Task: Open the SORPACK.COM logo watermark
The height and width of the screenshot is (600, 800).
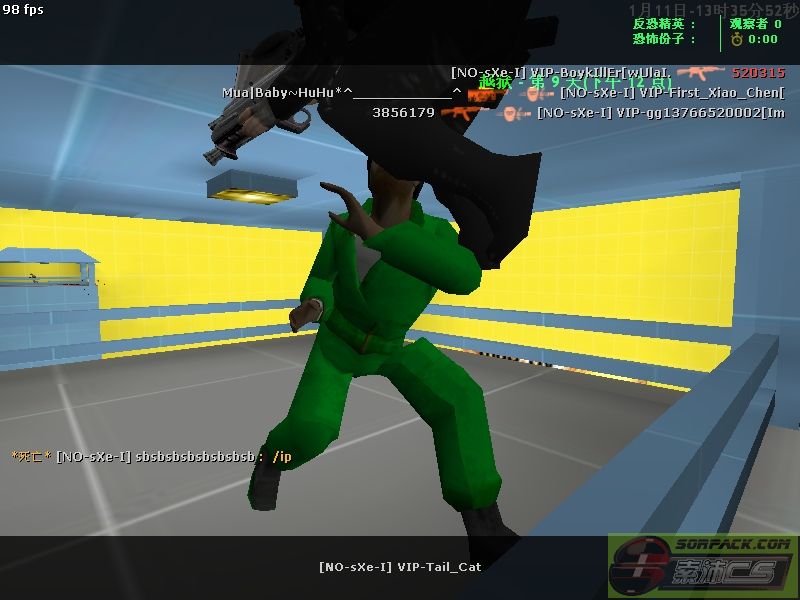Action: pos(703,567)
